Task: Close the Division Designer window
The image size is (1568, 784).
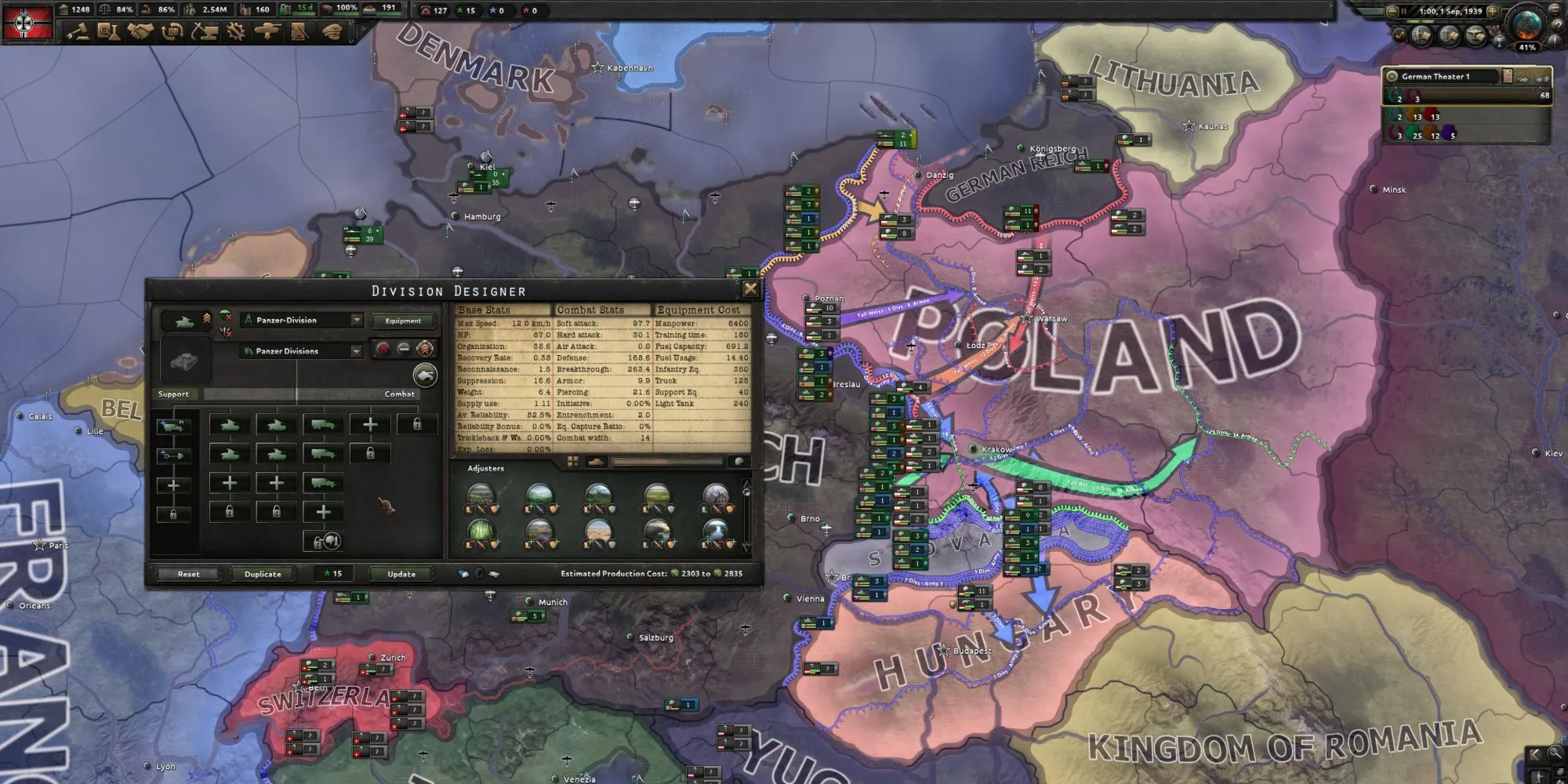Action: click(750, 289)
